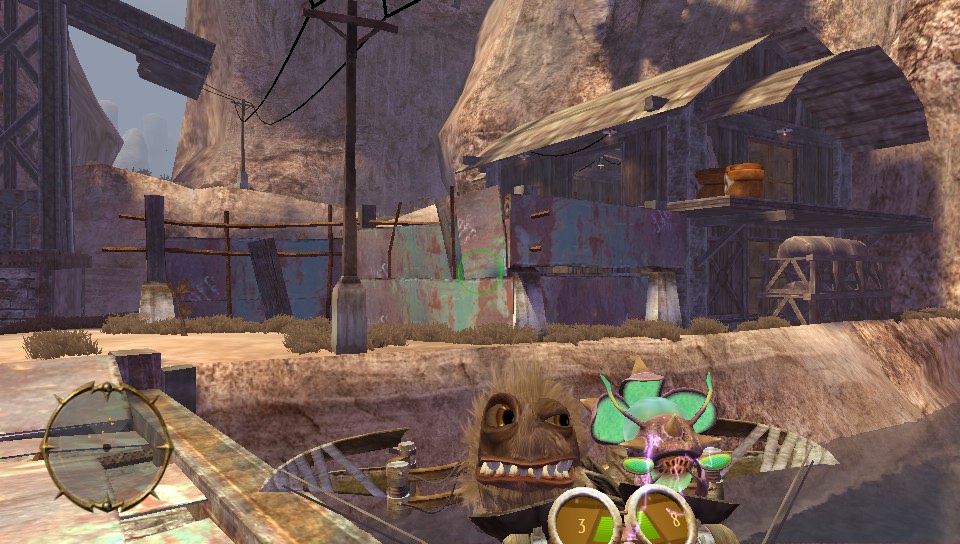
Task: Open the circular radar minimap
Action: [x=104, y=446]
